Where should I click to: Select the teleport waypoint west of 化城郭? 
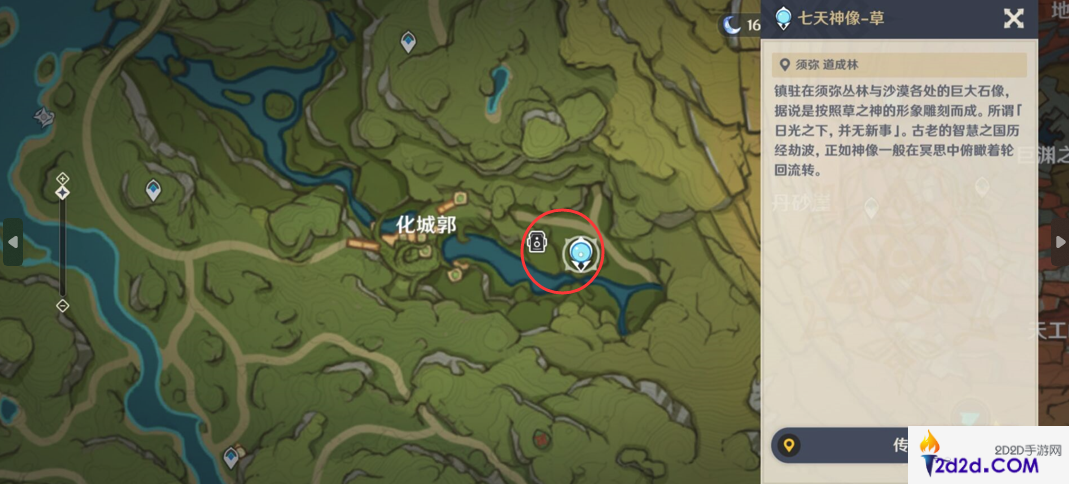click(153, 189)
